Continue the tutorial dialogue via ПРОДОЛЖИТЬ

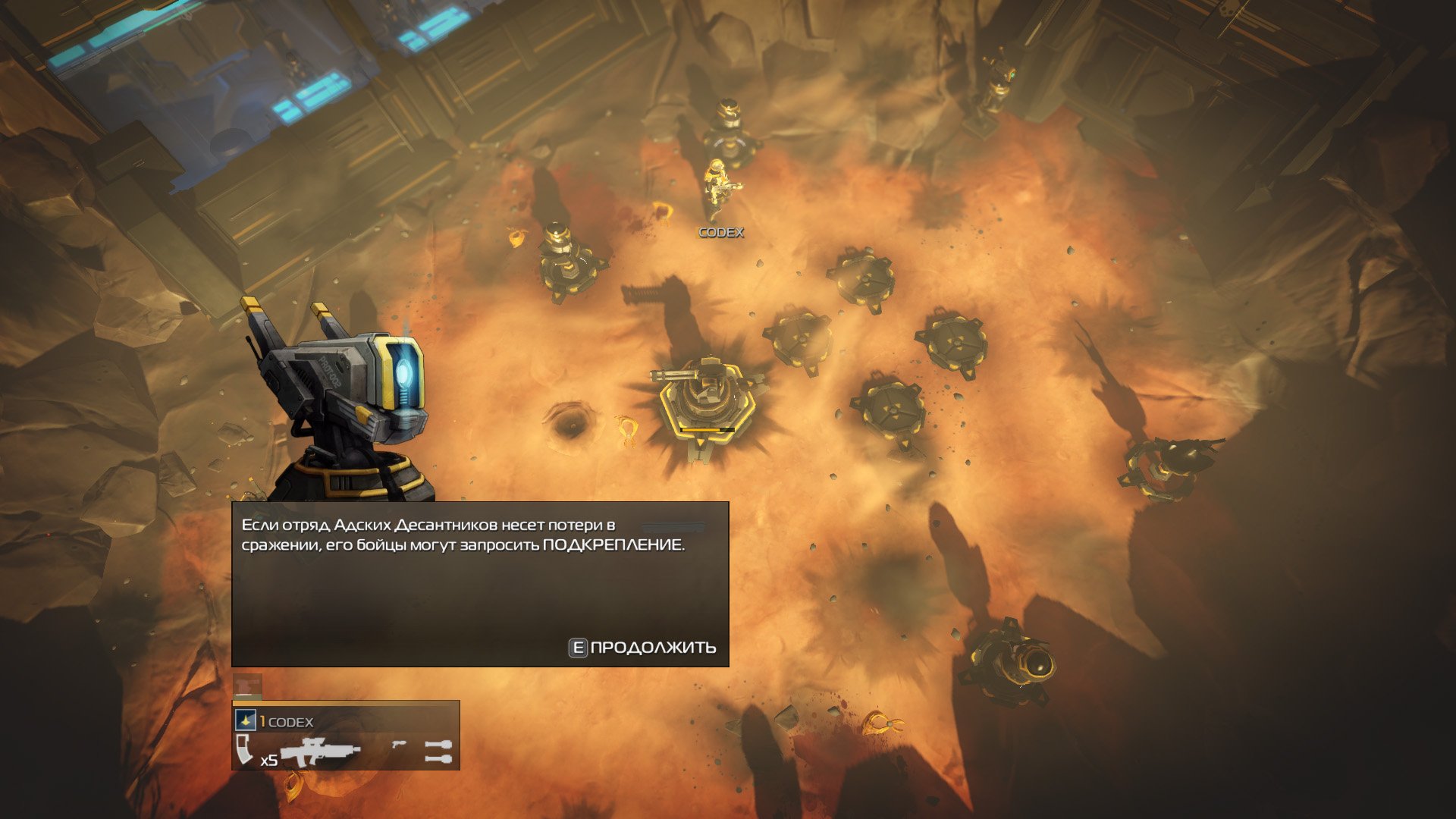643,648
